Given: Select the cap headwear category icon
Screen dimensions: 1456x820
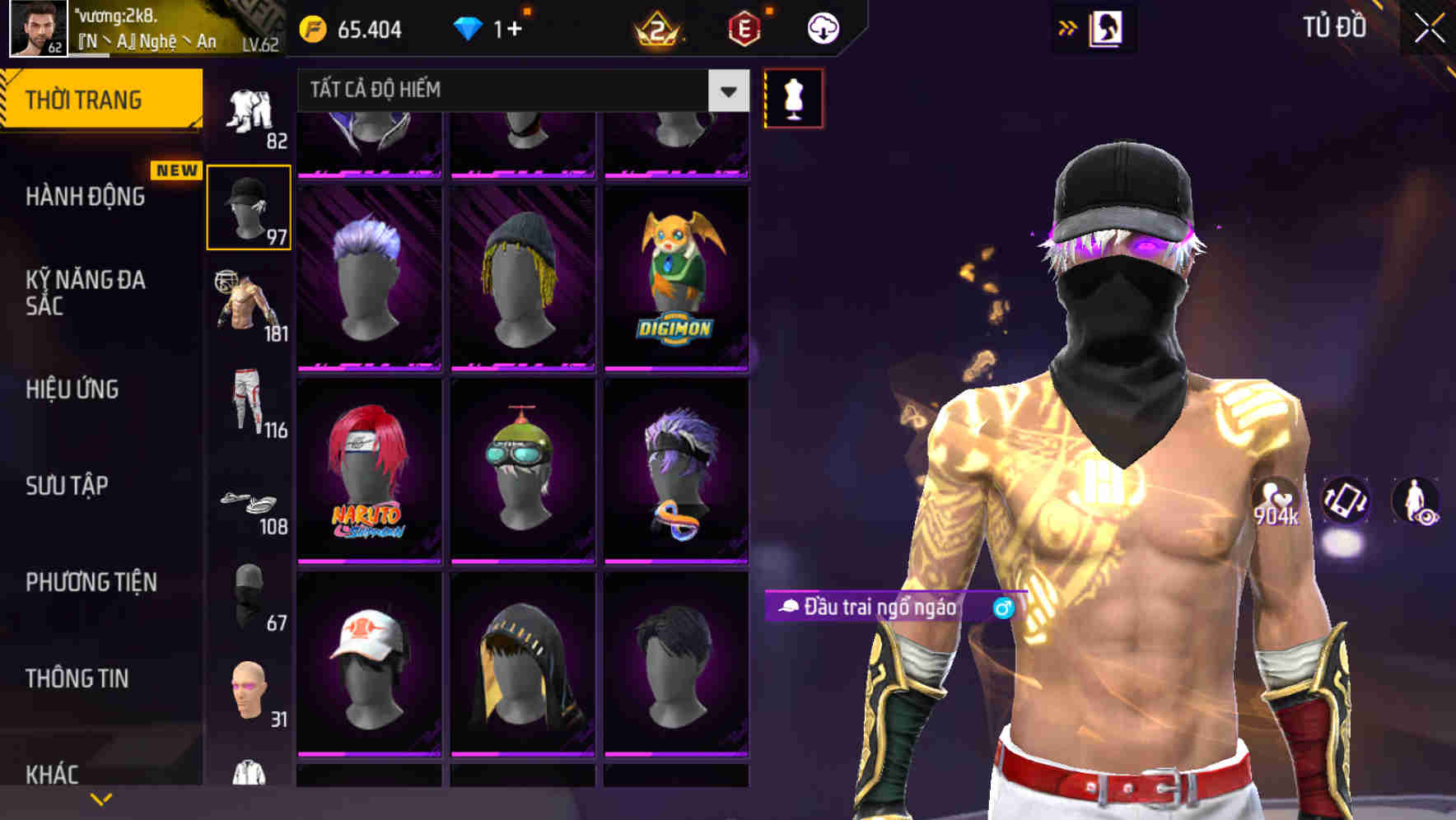Looking at the screenshot, I should [249, 210].
